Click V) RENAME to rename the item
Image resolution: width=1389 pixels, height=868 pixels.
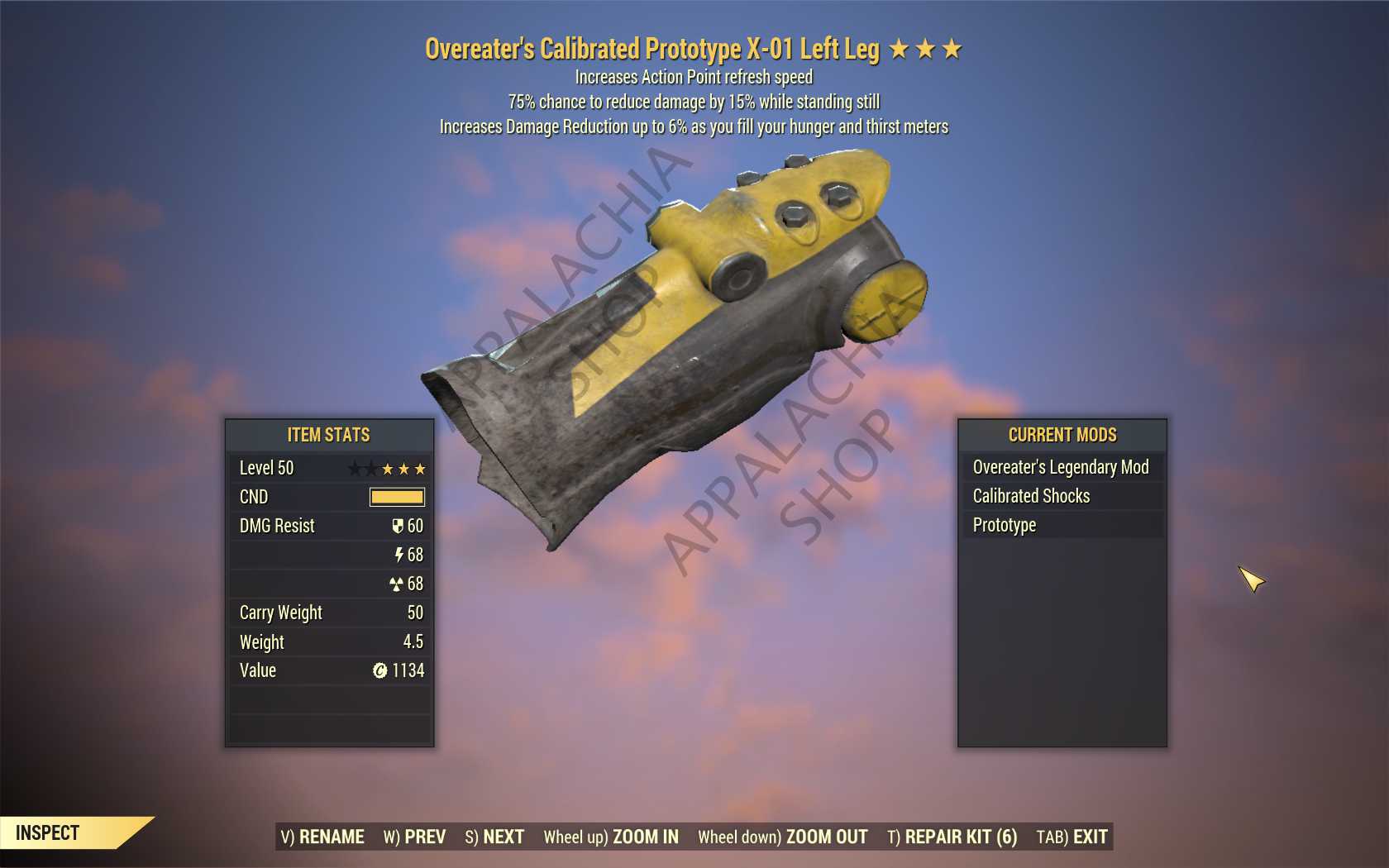coord(322,837)
